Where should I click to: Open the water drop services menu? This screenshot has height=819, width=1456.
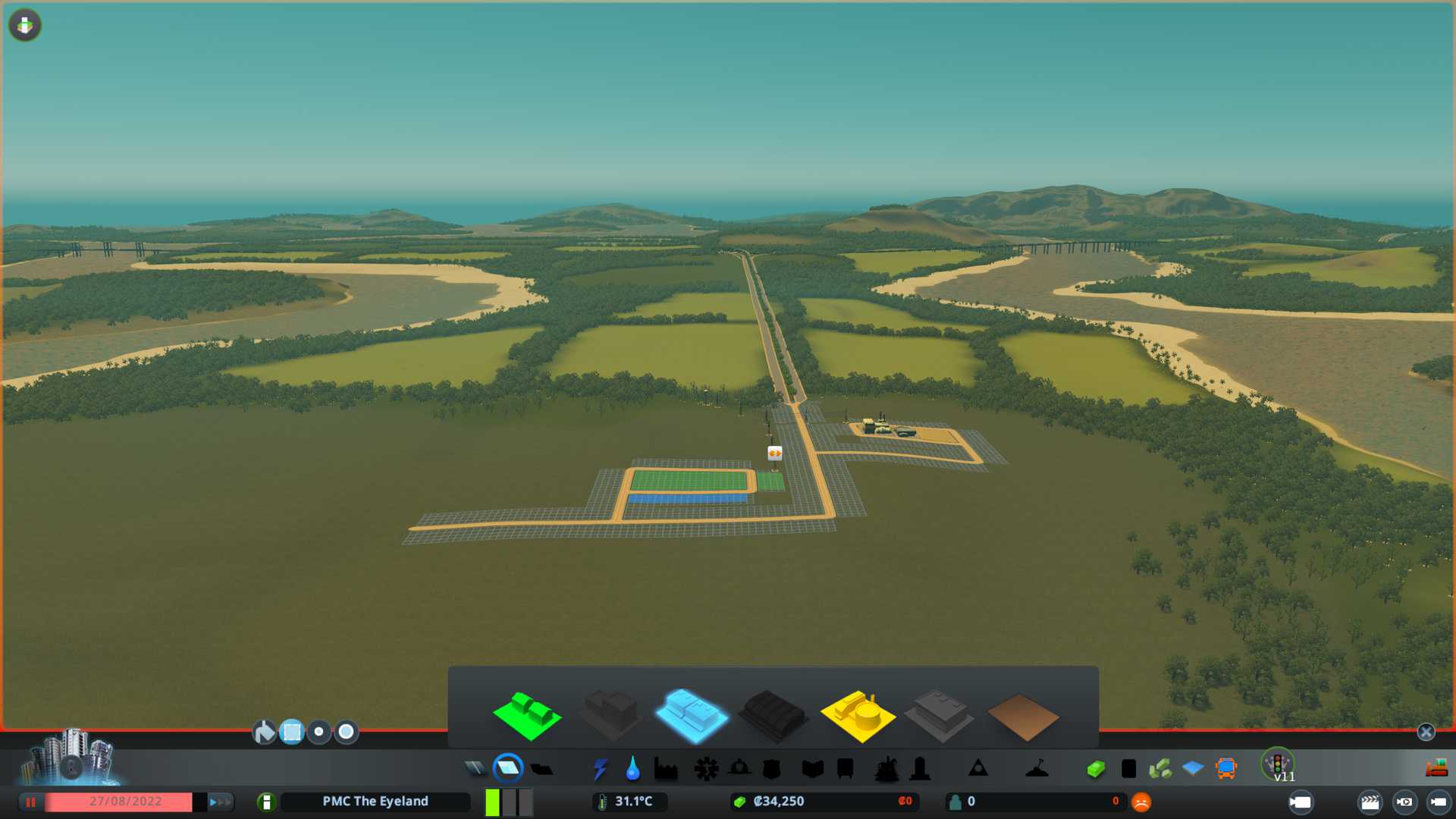click(x=632, y=769)
